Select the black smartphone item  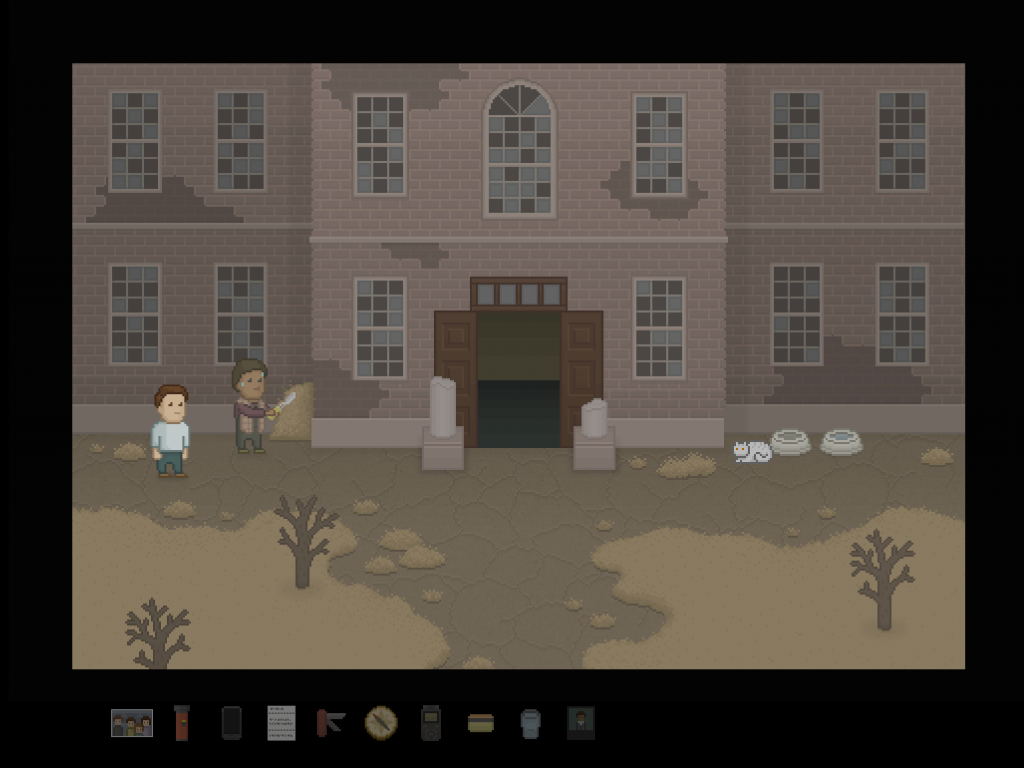tap(231, 723)
